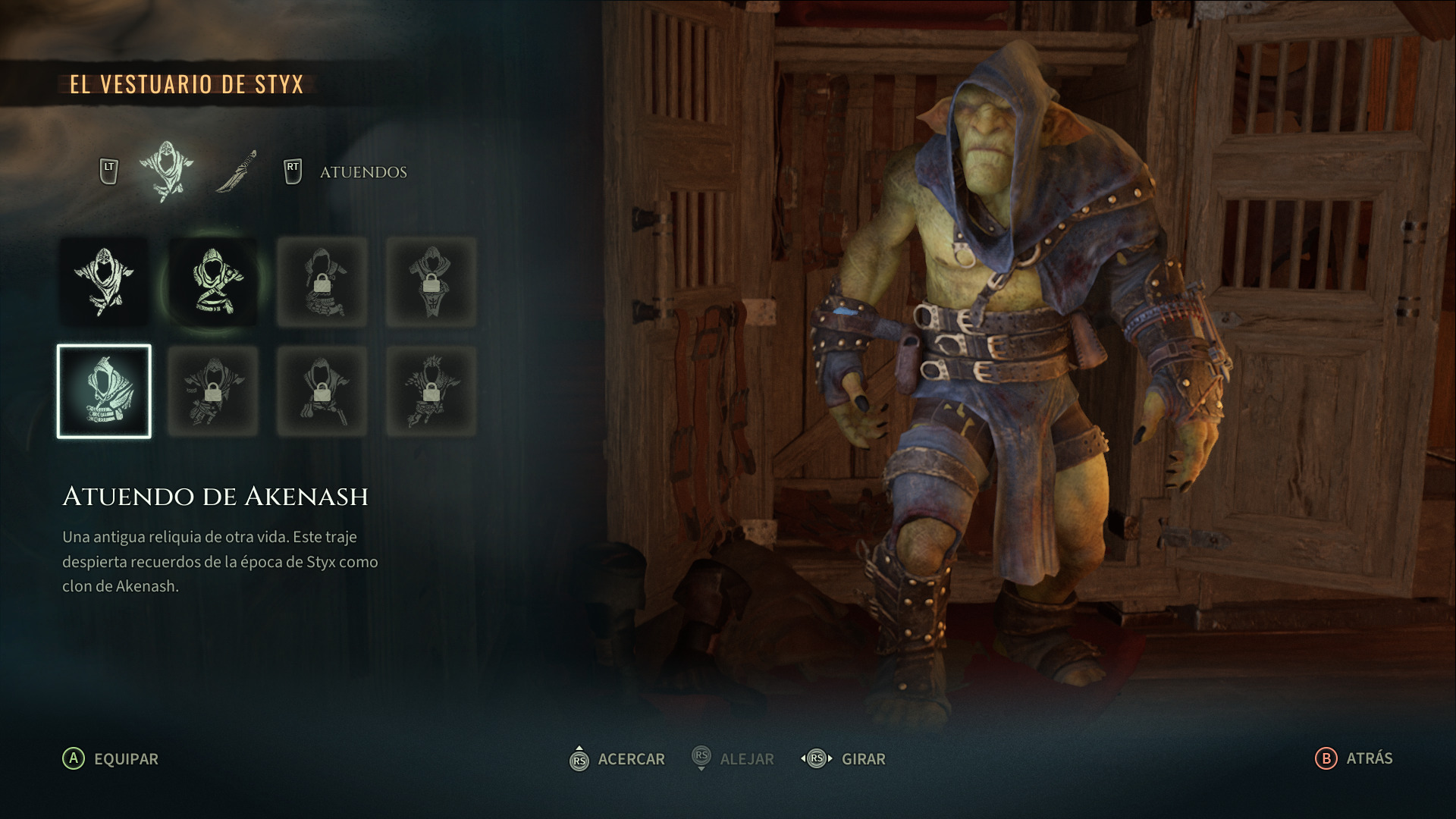Open the dagger skins category tab

tap(237, 171)
